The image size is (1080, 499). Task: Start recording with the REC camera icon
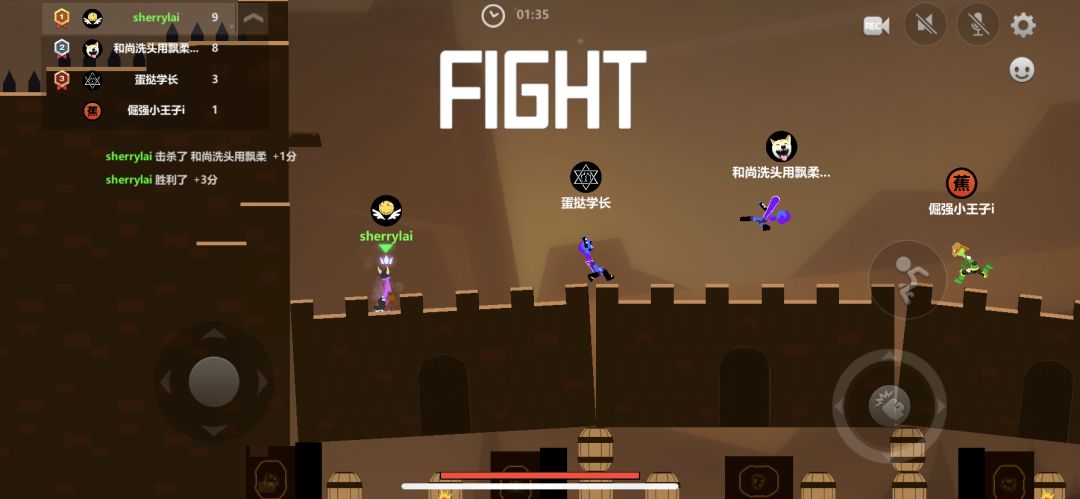[x=876, y=25]
